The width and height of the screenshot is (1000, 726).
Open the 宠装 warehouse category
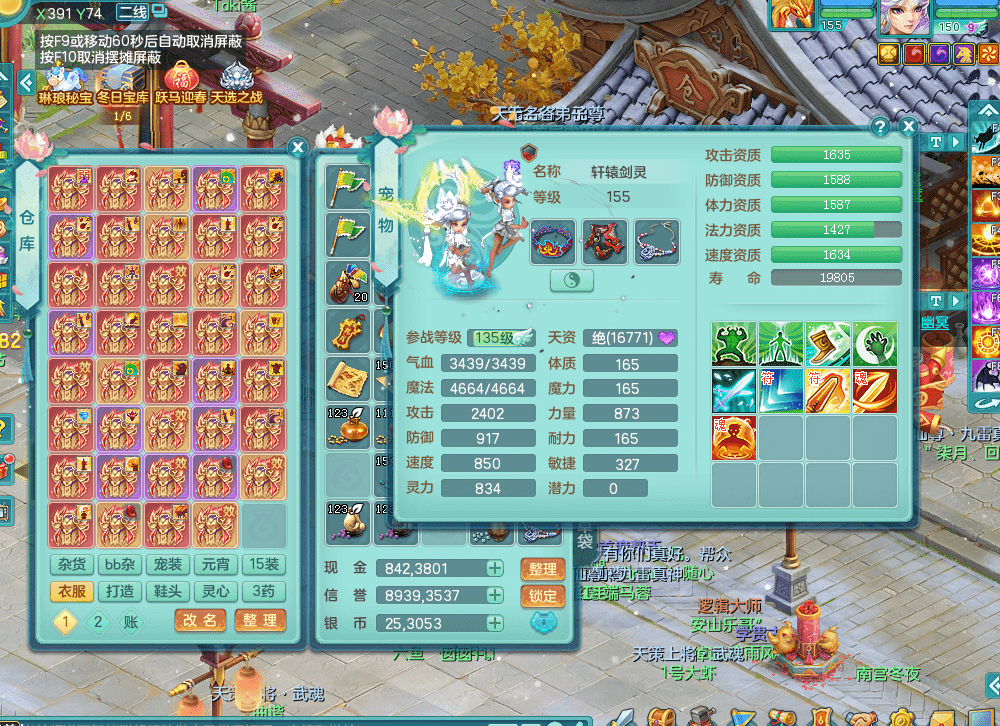168,565
